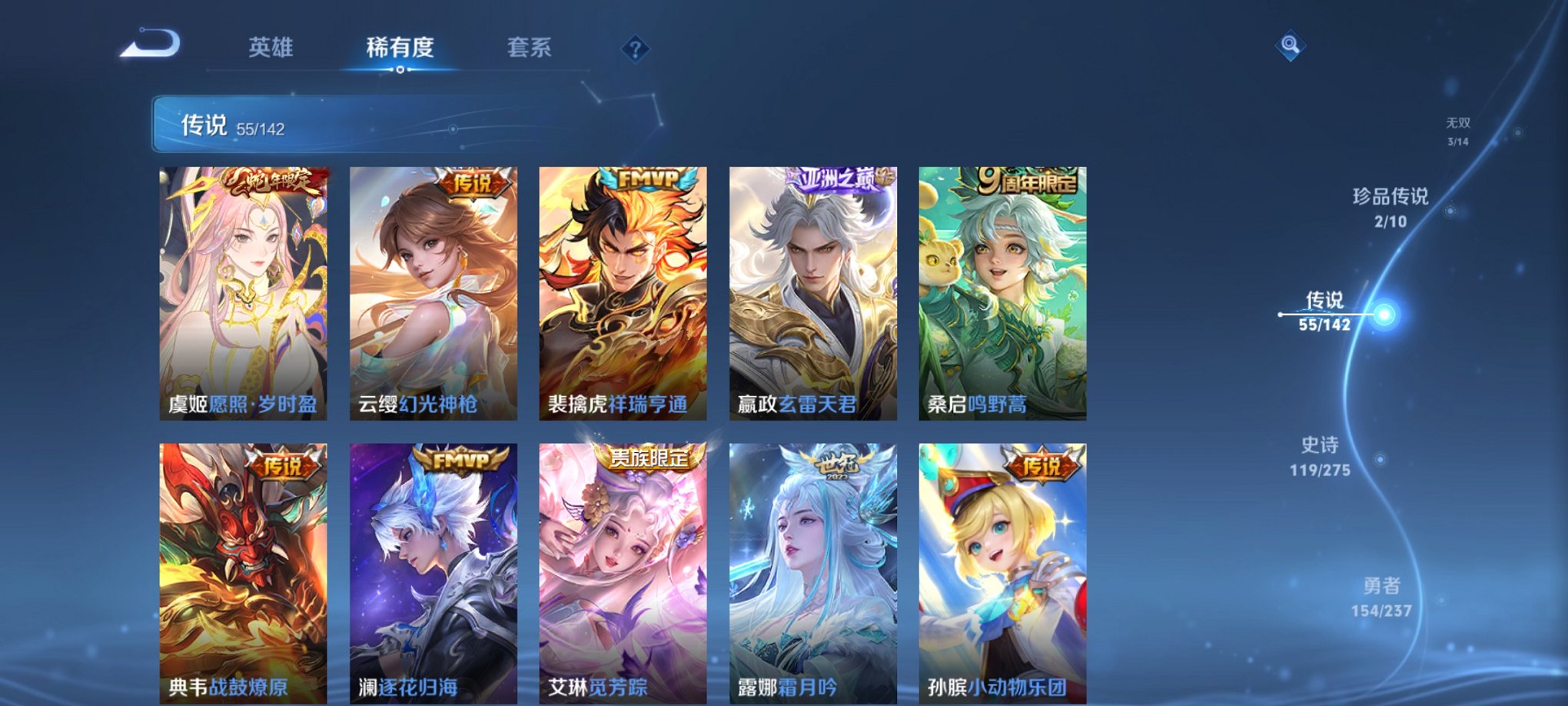
Task: Click the 传说 55/142 header bar
Action: click(307, 125)
